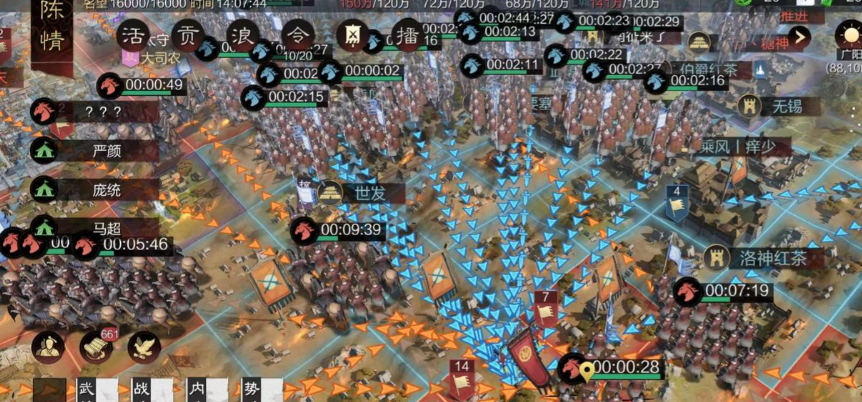Click the crossed-swords banner icon
The image size is (862, 402).
352,35
